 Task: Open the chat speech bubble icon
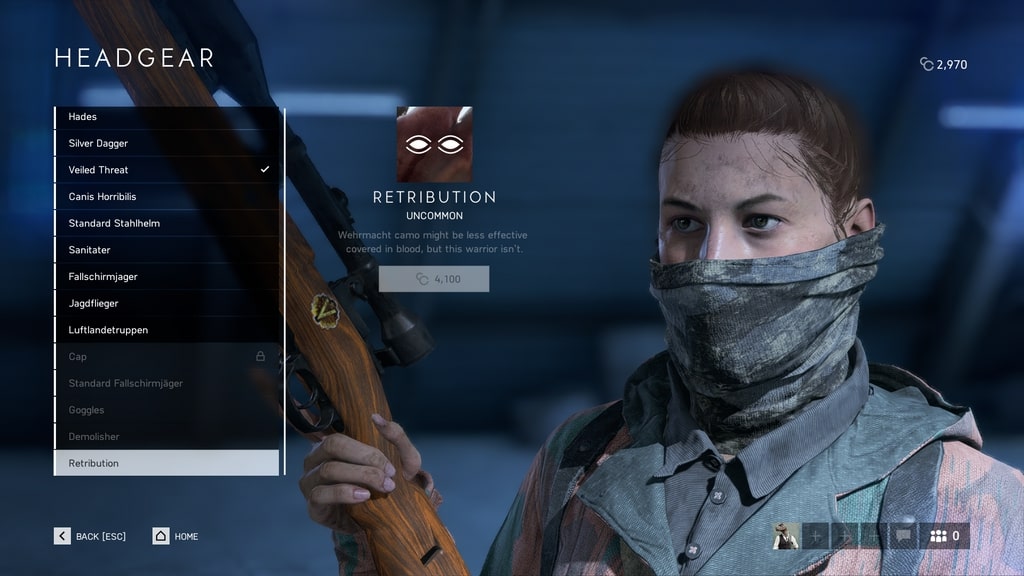click(904, 536)
